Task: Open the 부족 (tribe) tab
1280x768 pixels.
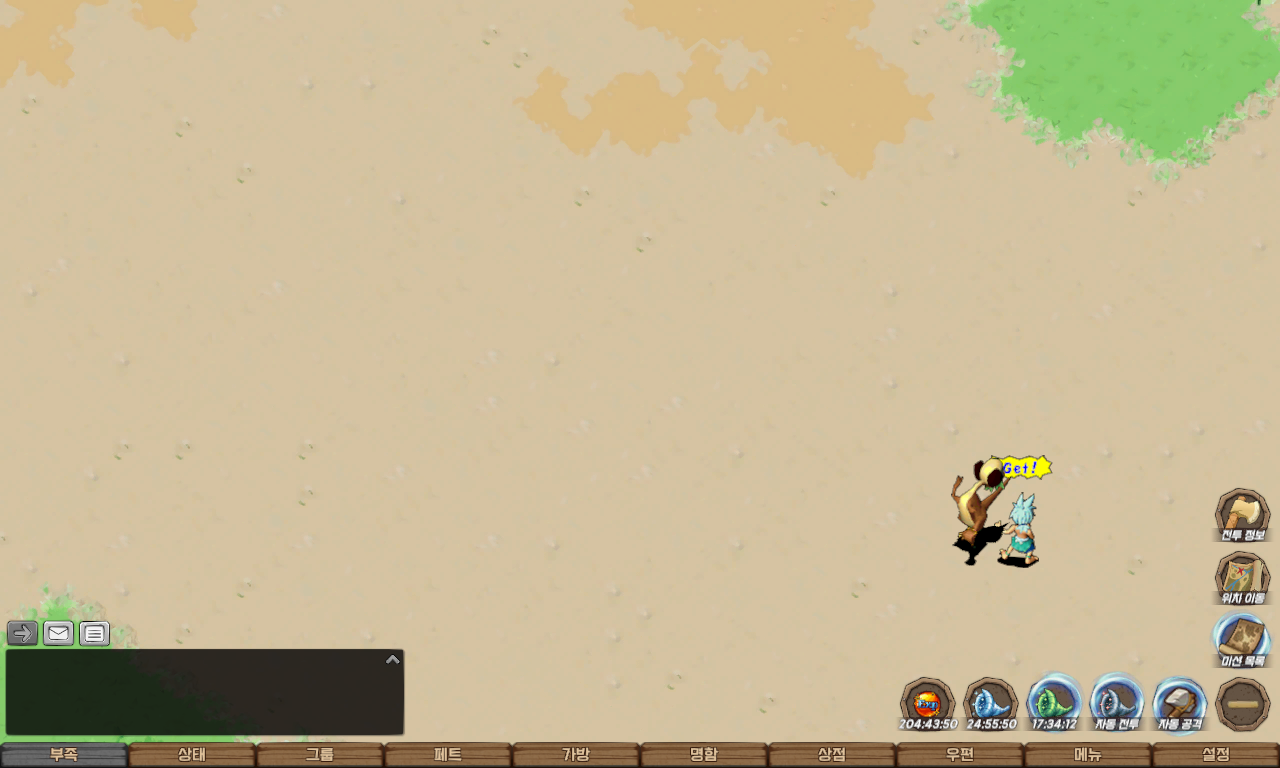Action: [64, 755]
